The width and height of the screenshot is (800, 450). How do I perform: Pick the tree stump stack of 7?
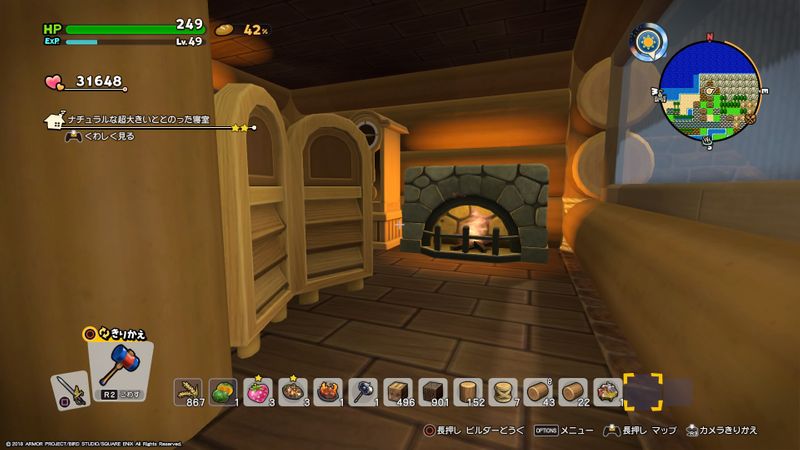503,391
